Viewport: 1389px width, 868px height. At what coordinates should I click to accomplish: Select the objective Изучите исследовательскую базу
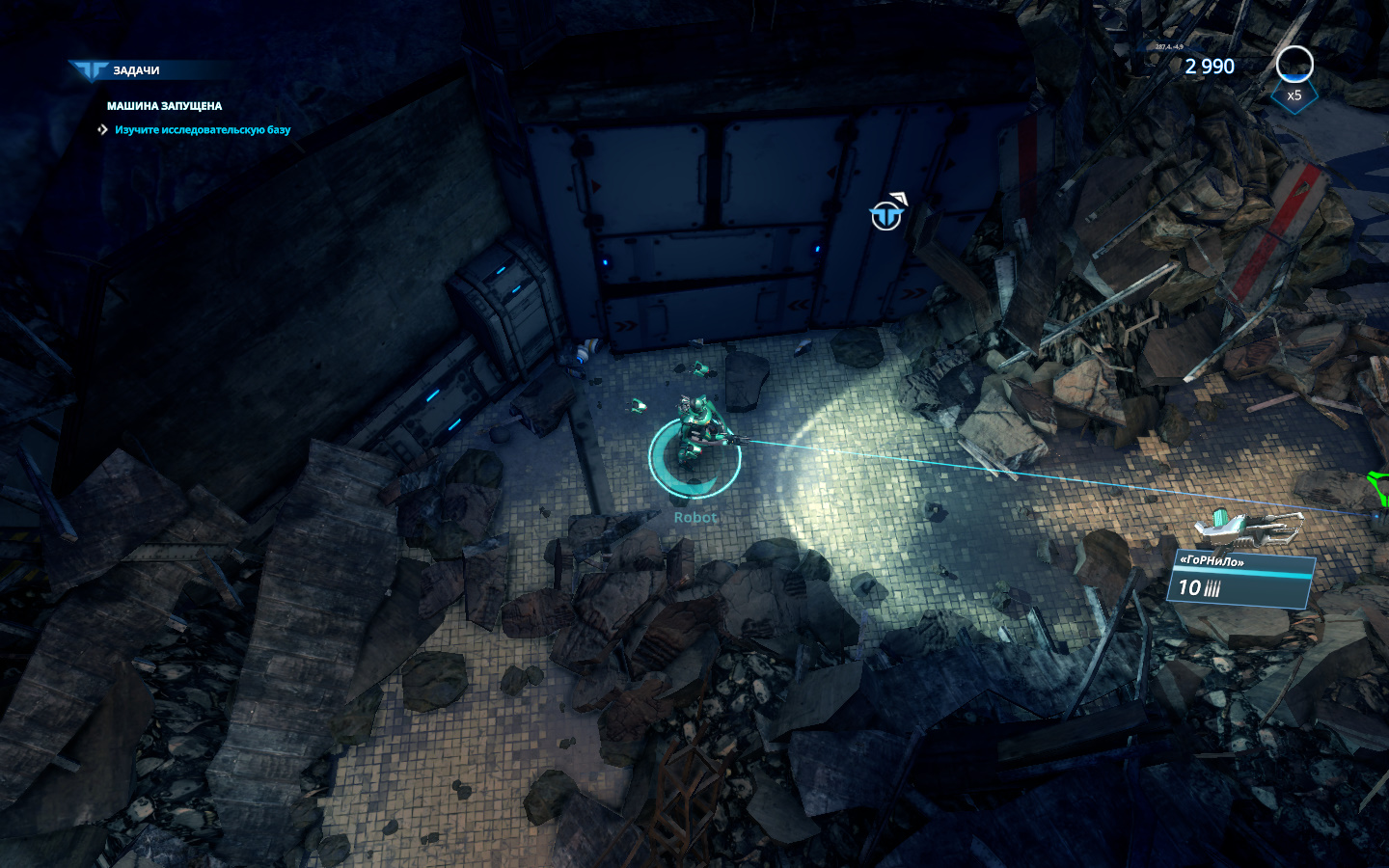coord(202,130)
